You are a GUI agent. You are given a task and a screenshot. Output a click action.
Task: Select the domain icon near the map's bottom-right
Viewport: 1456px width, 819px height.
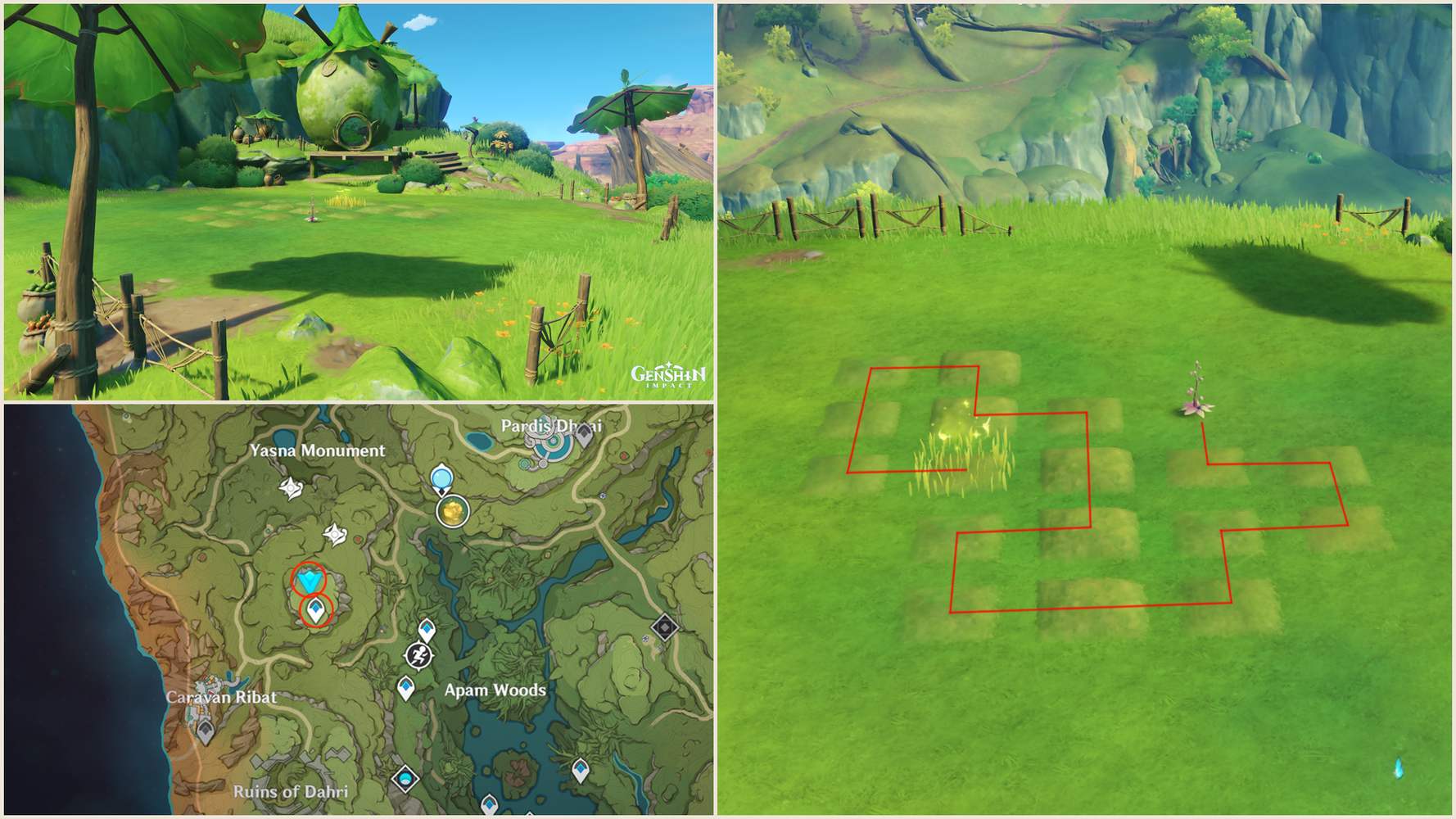(664, 627)
